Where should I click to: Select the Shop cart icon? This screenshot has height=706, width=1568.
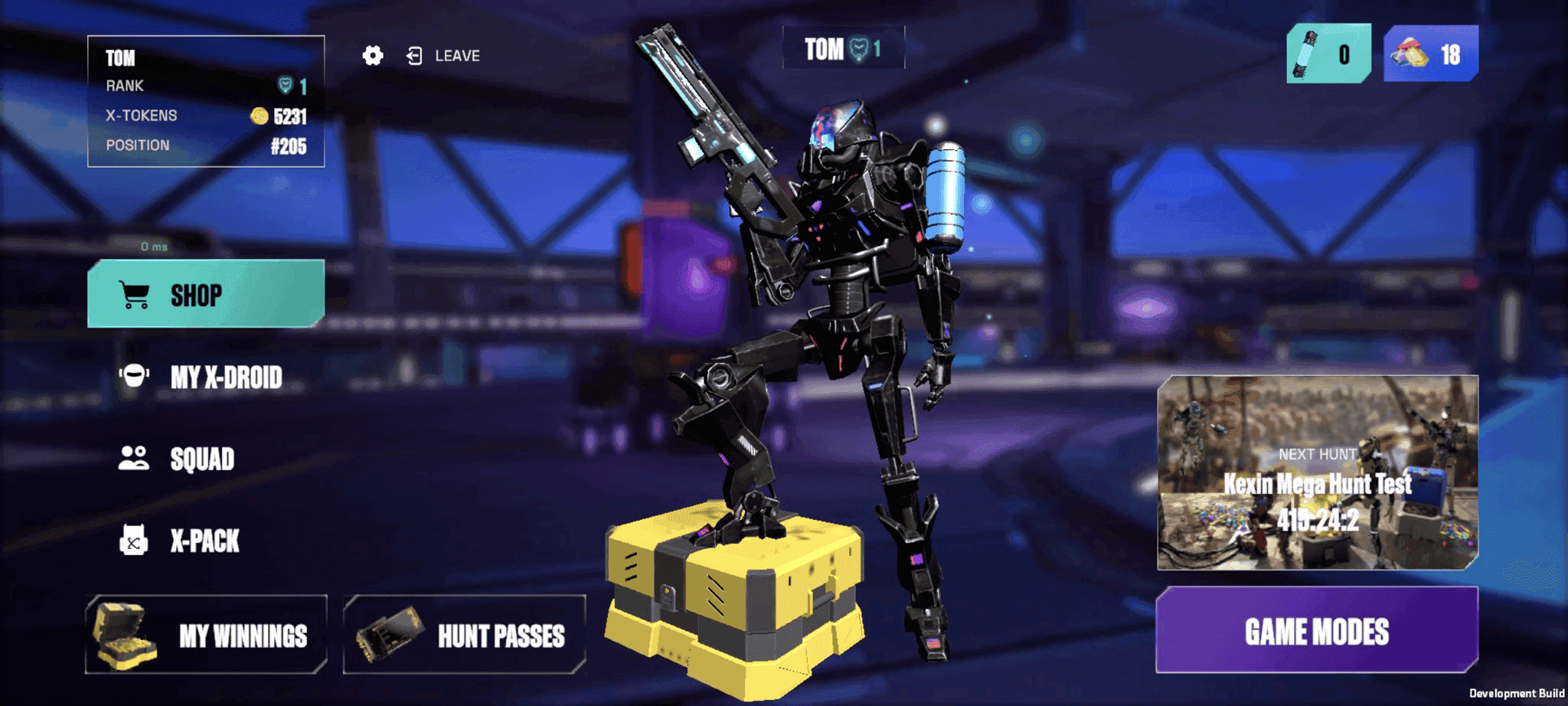click(x=134, y=295)
